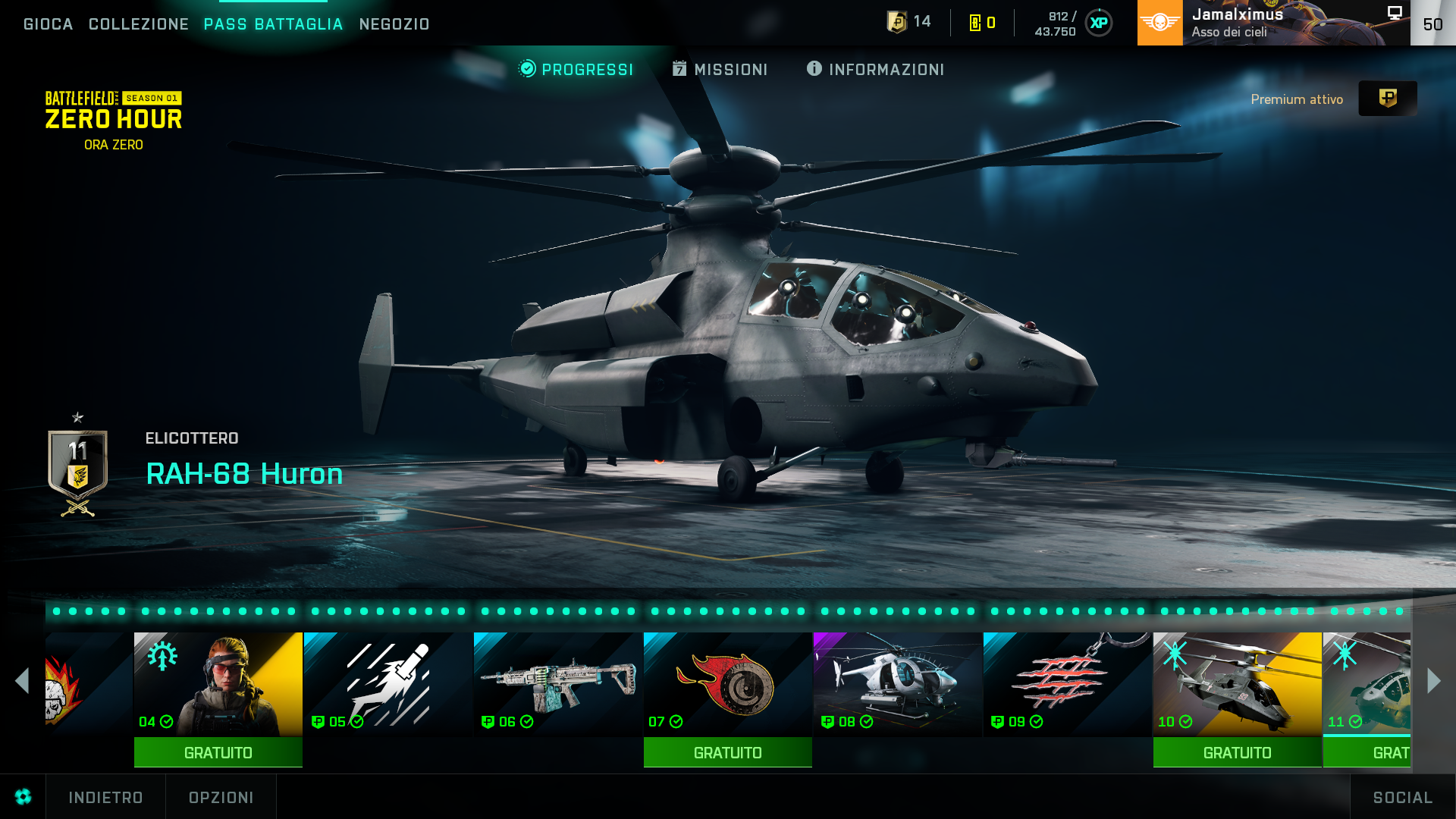Screen dimensions: 1456x819
Task: Select tier 04 soldier skin reward
Action: (218, 684)
